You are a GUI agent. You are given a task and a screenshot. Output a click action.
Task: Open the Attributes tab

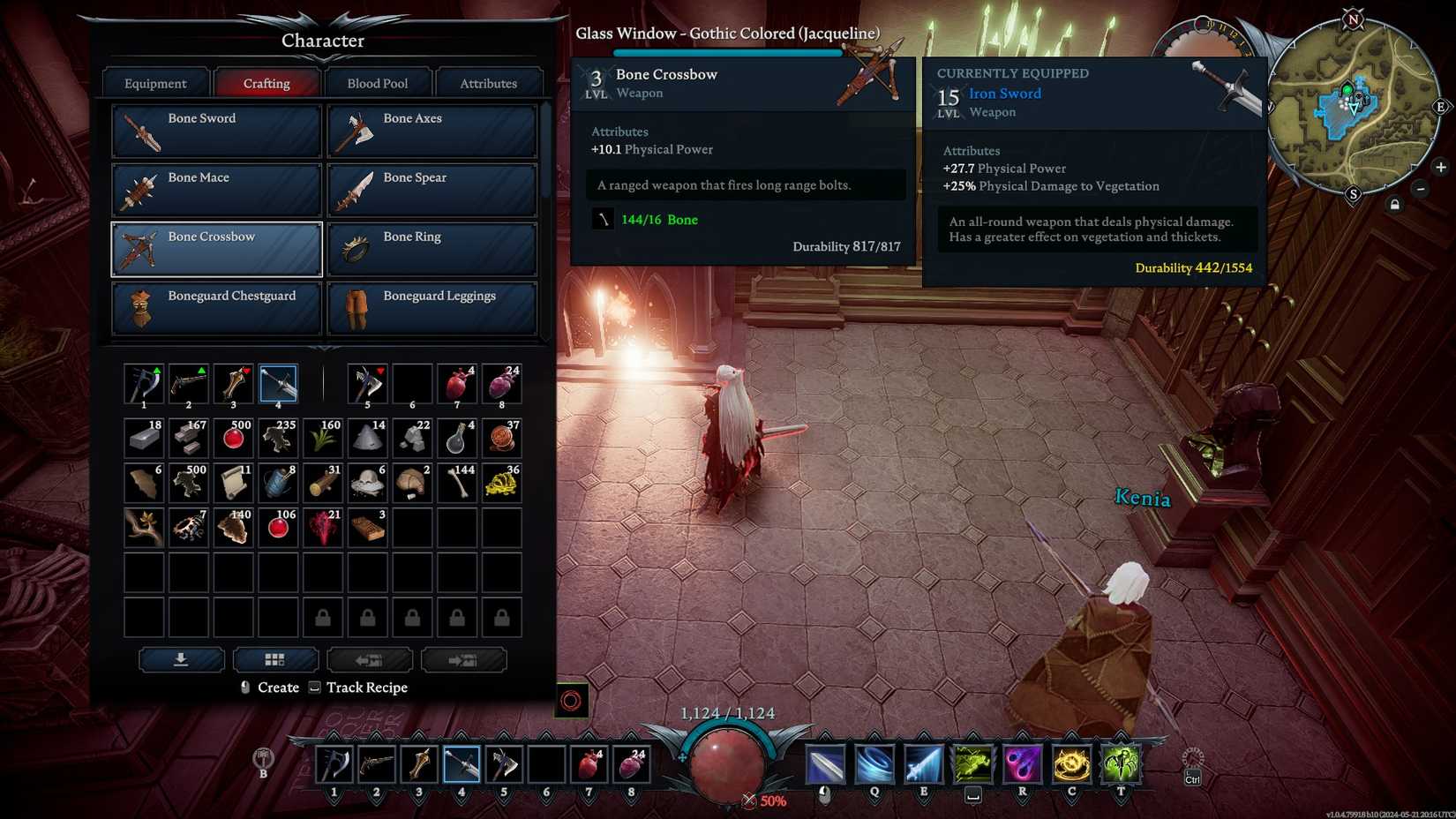(x=489, y=82)
